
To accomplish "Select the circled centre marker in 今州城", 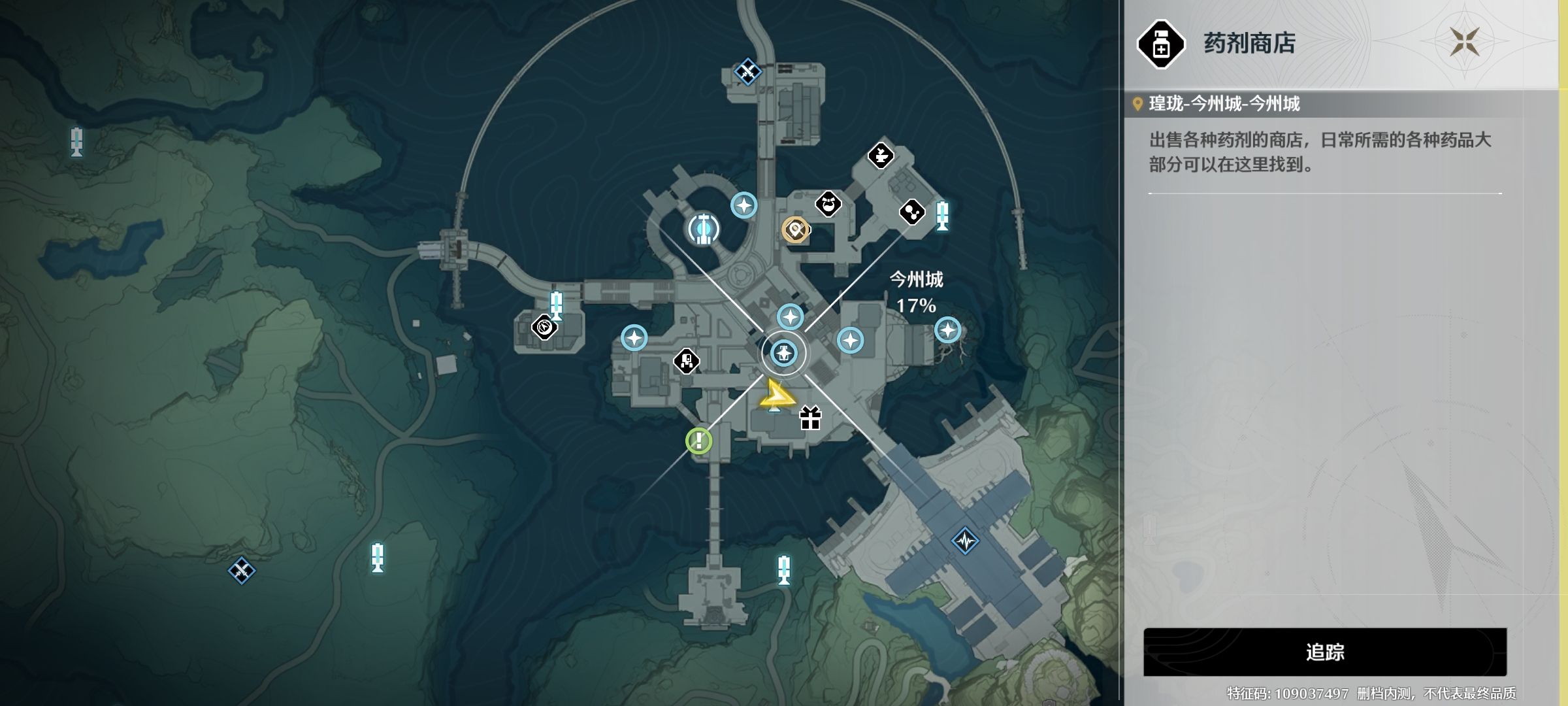I will coord(783,354).
